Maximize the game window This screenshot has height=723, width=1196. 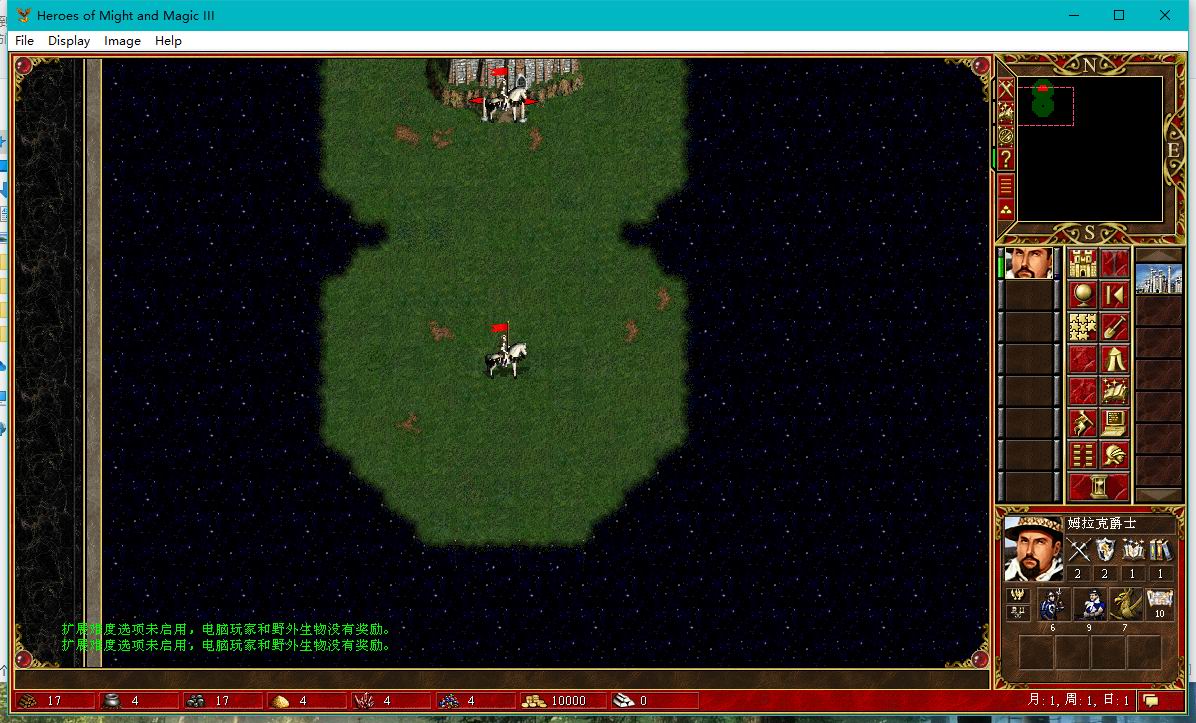[x=1119, y=15]
